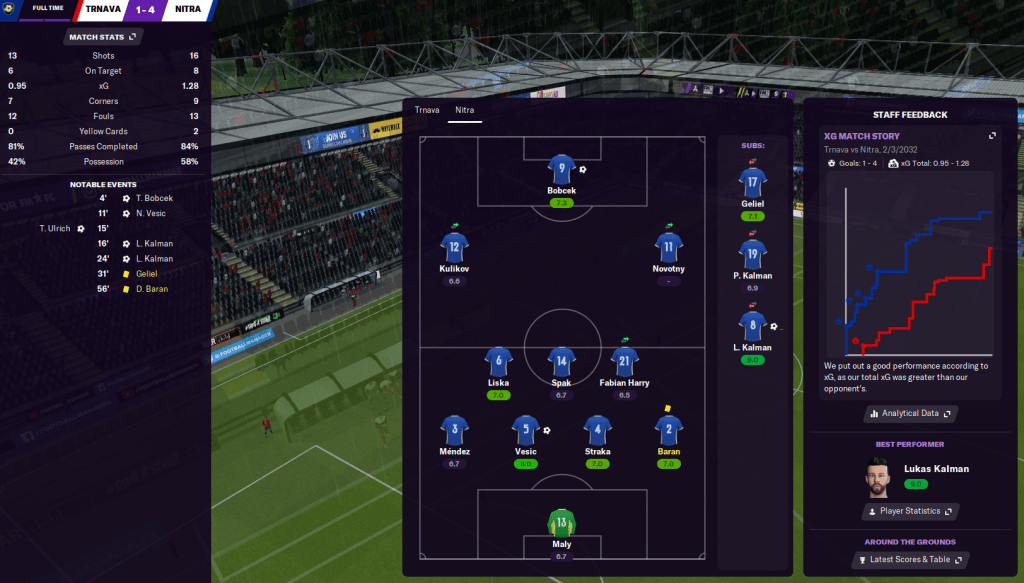Open the Match Stats panel
Image resolution: width=1024 pixels, height=583 pixels.
(102, 37)
